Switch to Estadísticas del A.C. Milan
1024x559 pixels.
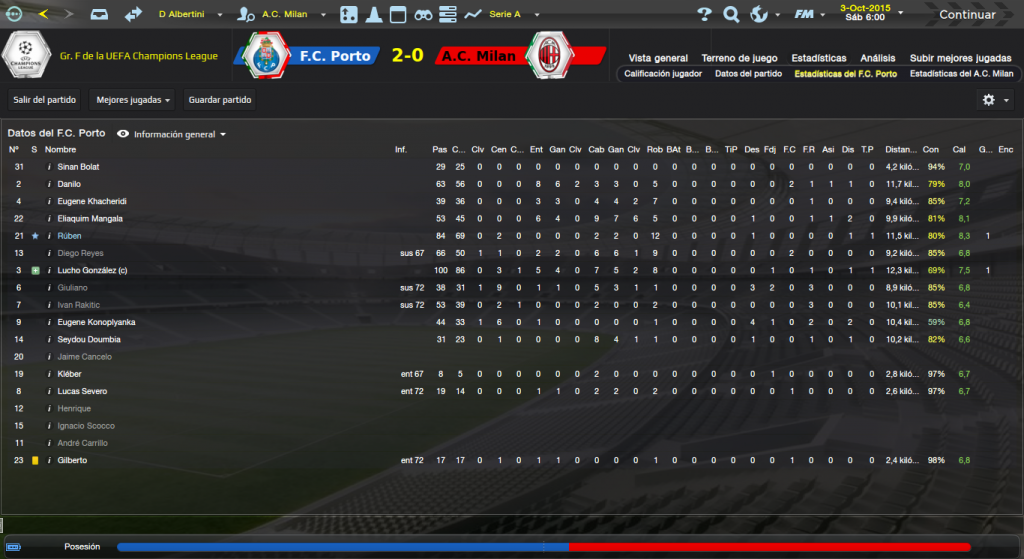click(961, 74)
